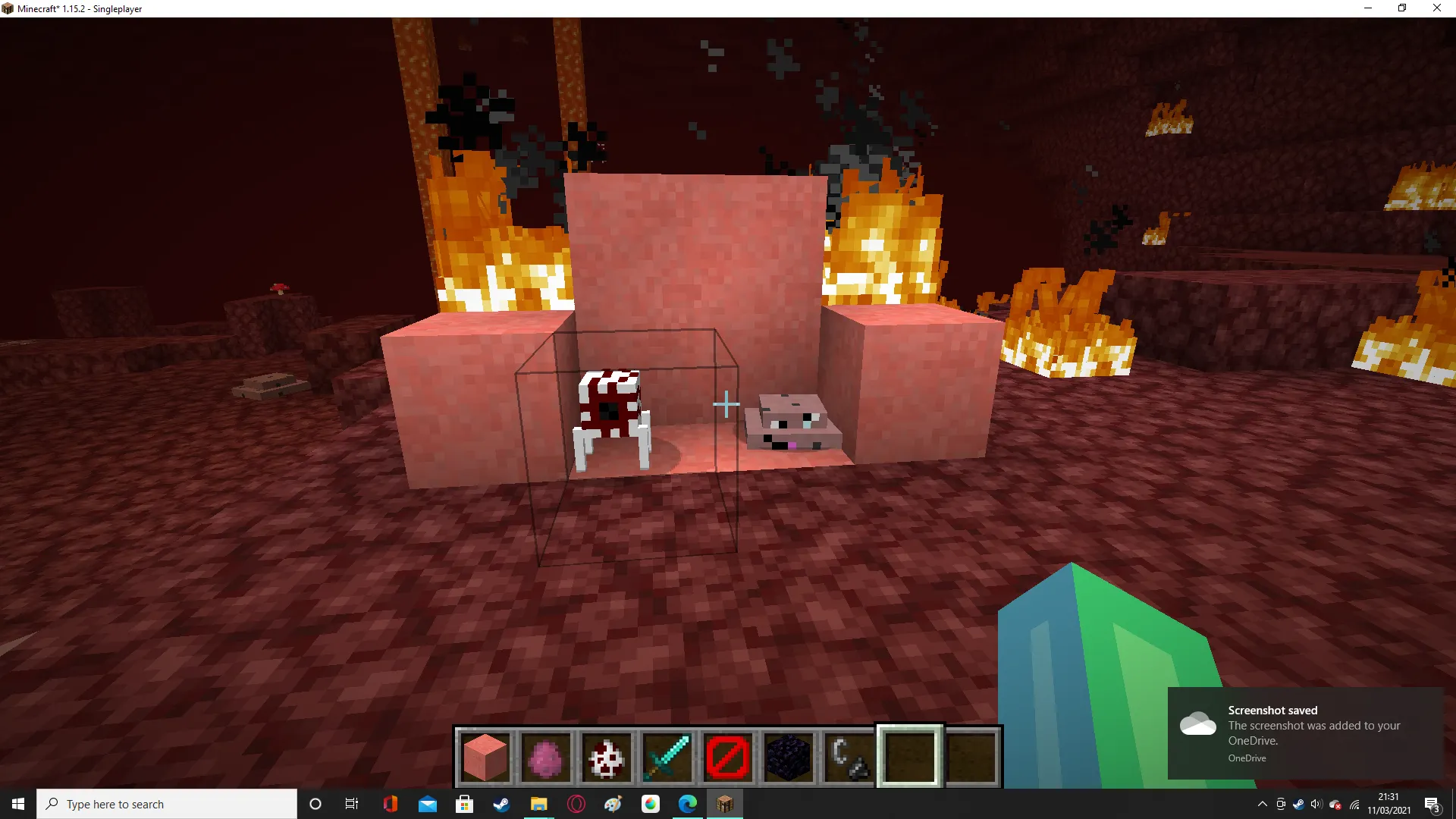Select the obsidian block in the hotbar

788,755
